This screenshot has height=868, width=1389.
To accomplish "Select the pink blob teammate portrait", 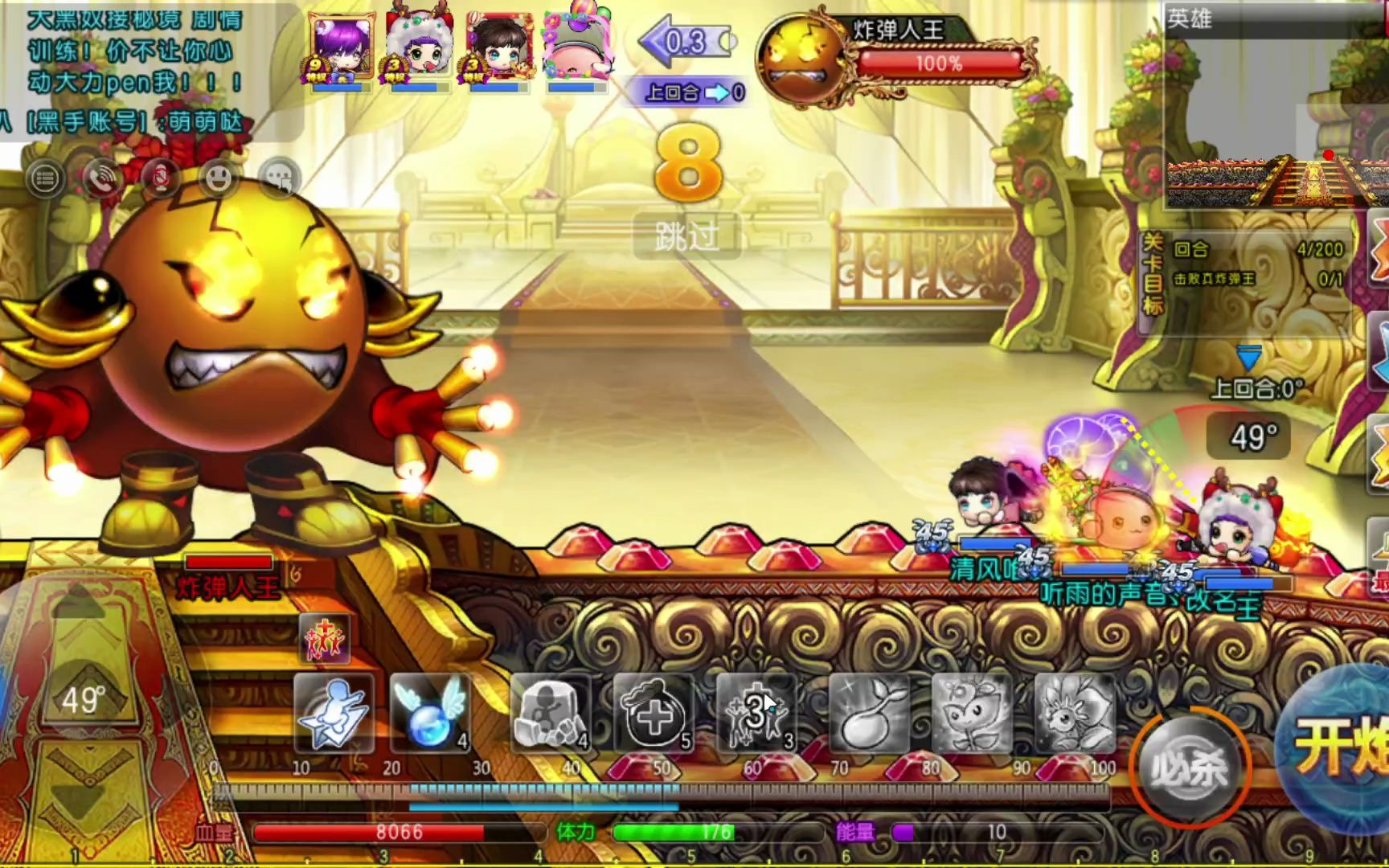I will click(576, 48).
